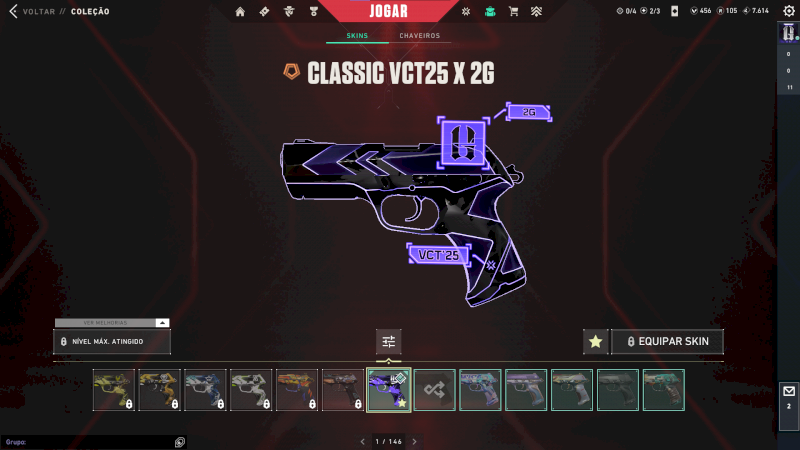Go to next skin page arrow
The width and height of the screenshot is (800, 450).
pos(415,441)
